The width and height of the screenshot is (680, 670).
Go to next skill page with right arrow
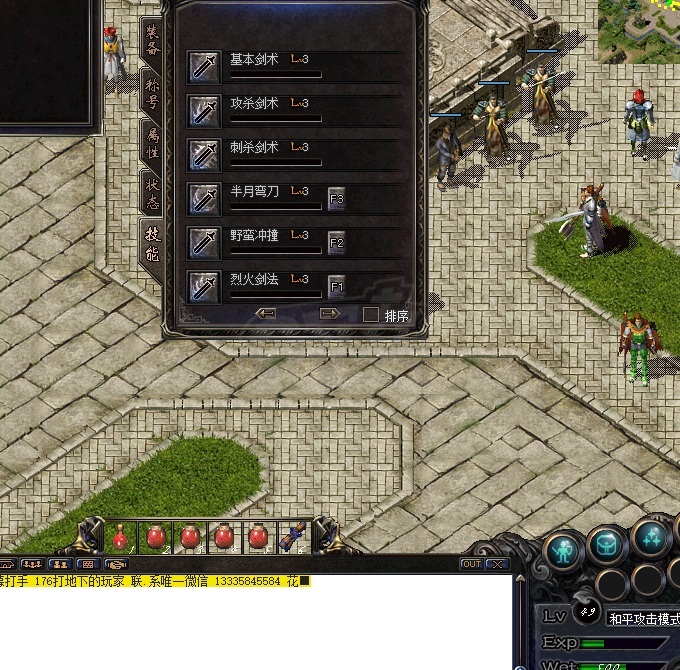(x=330, y=314)
